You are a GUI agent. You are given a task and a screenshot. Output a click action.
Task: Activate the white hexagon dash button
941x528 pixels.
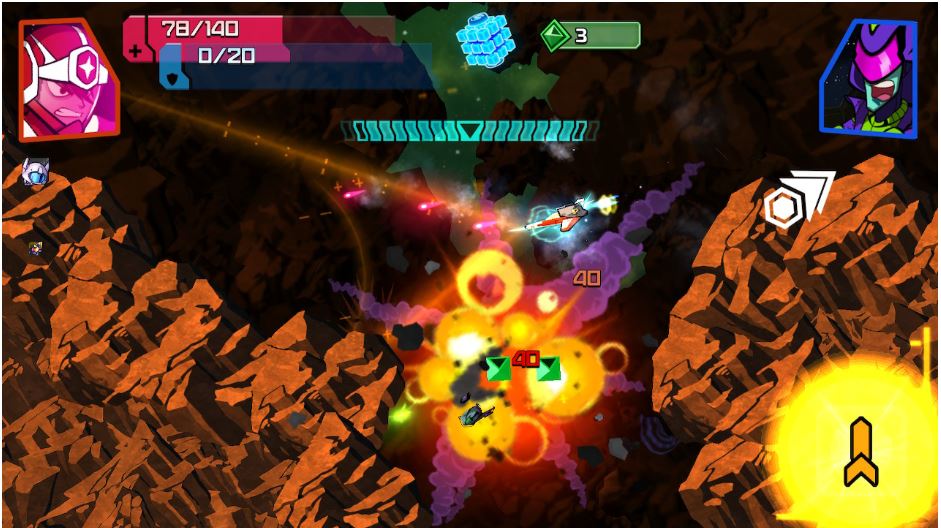click(796, 200)
